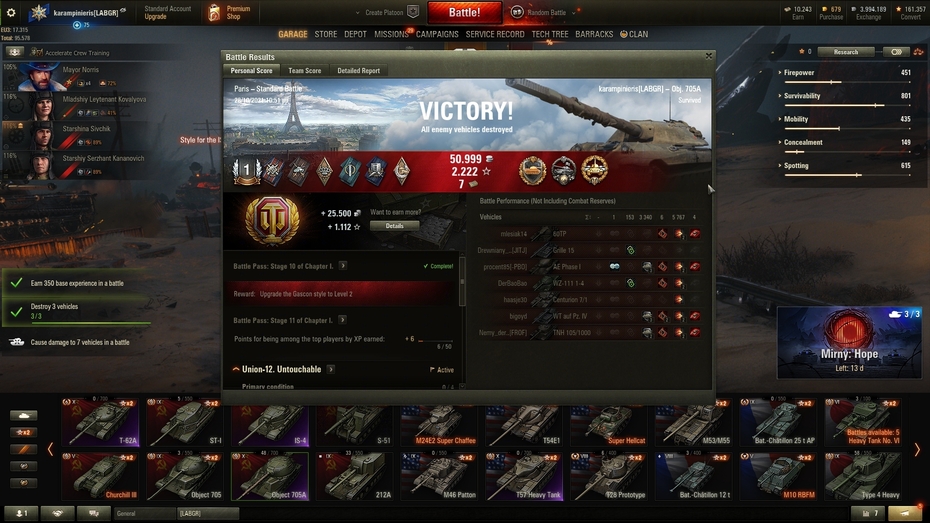Open the Store menu
The image size is (930, 523).
pyautogui.click(x=326, y=34)
